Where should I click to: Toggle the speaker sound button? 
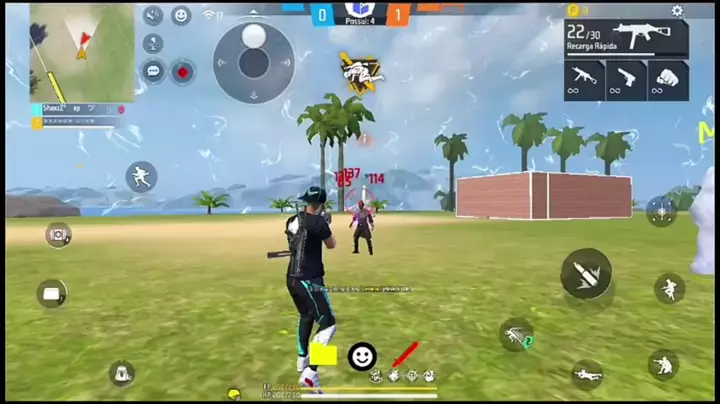click(x=153, y=15)
